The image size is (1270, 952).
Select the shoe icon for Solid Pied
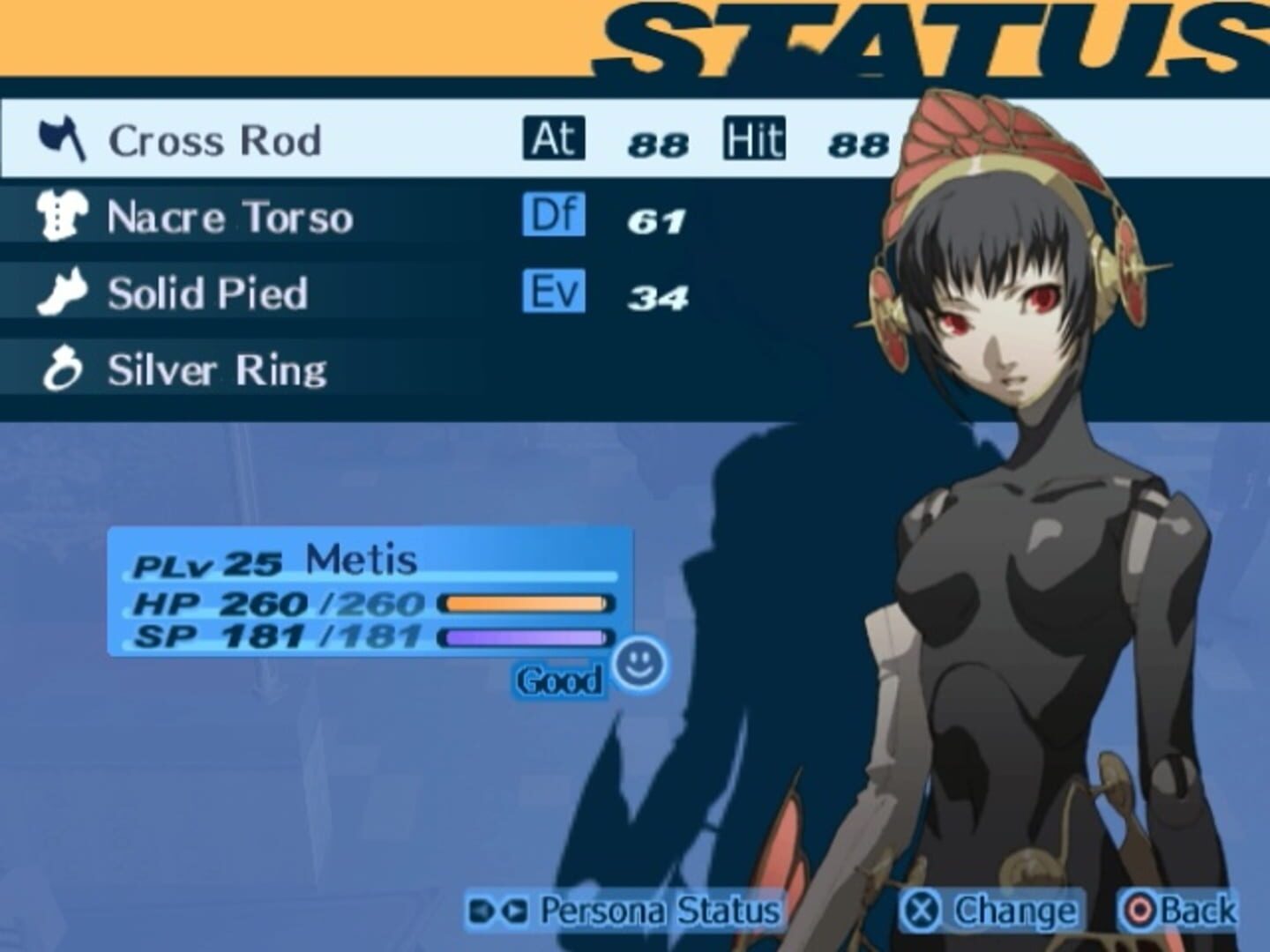point(62,291)
